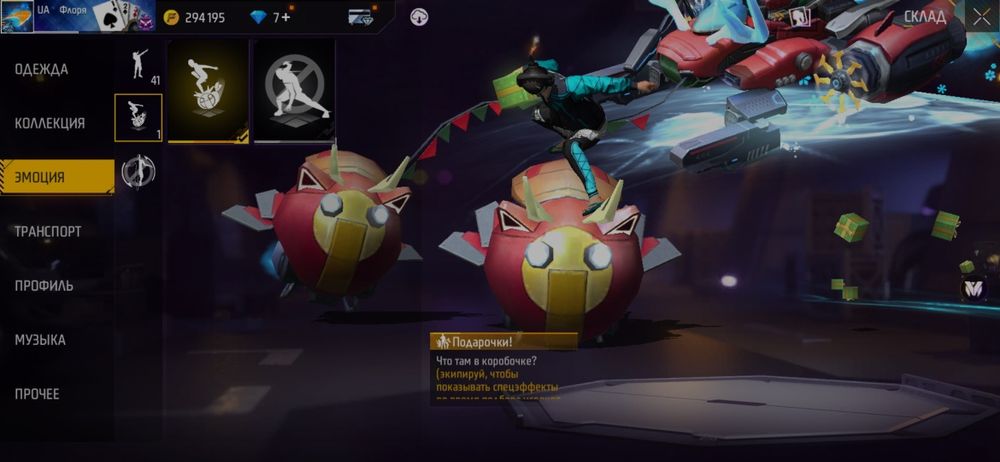Go to the Транспорт section
Screen dimensions: 1000x462
tap(48, 231)
